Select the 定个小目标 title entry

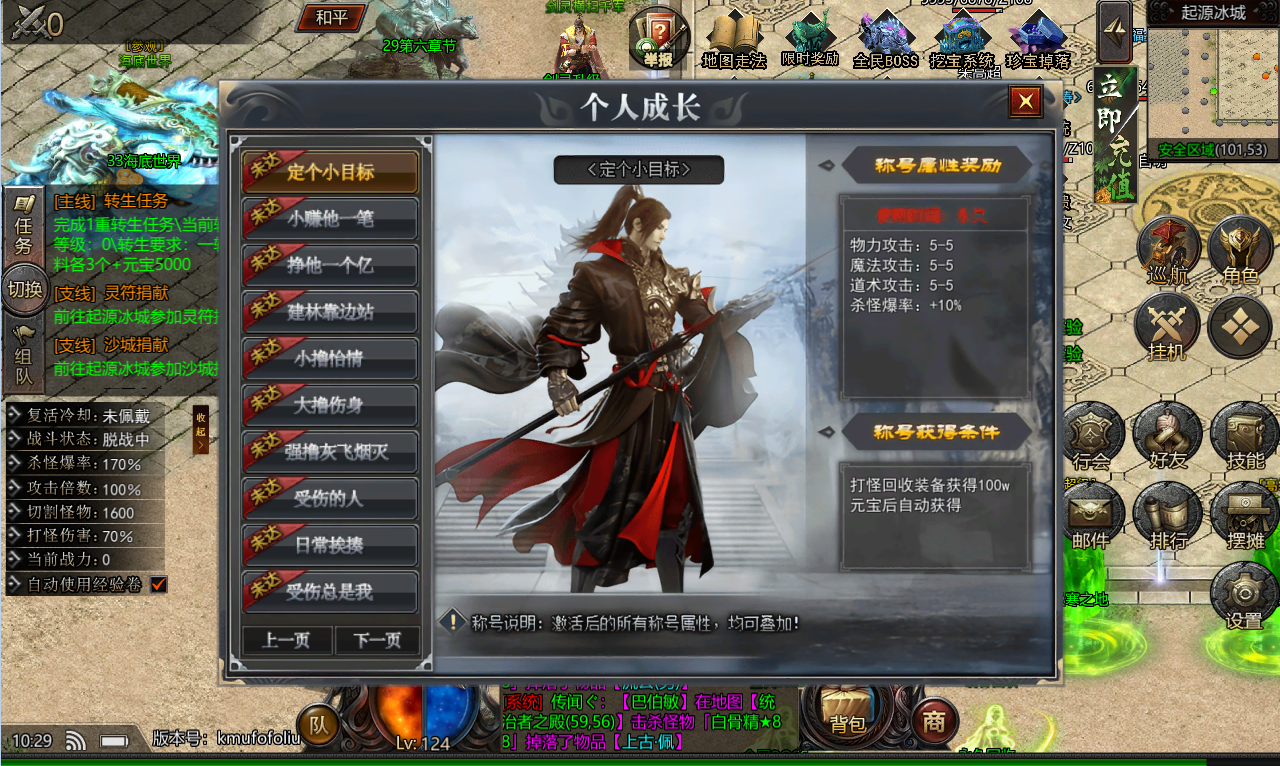330,172
